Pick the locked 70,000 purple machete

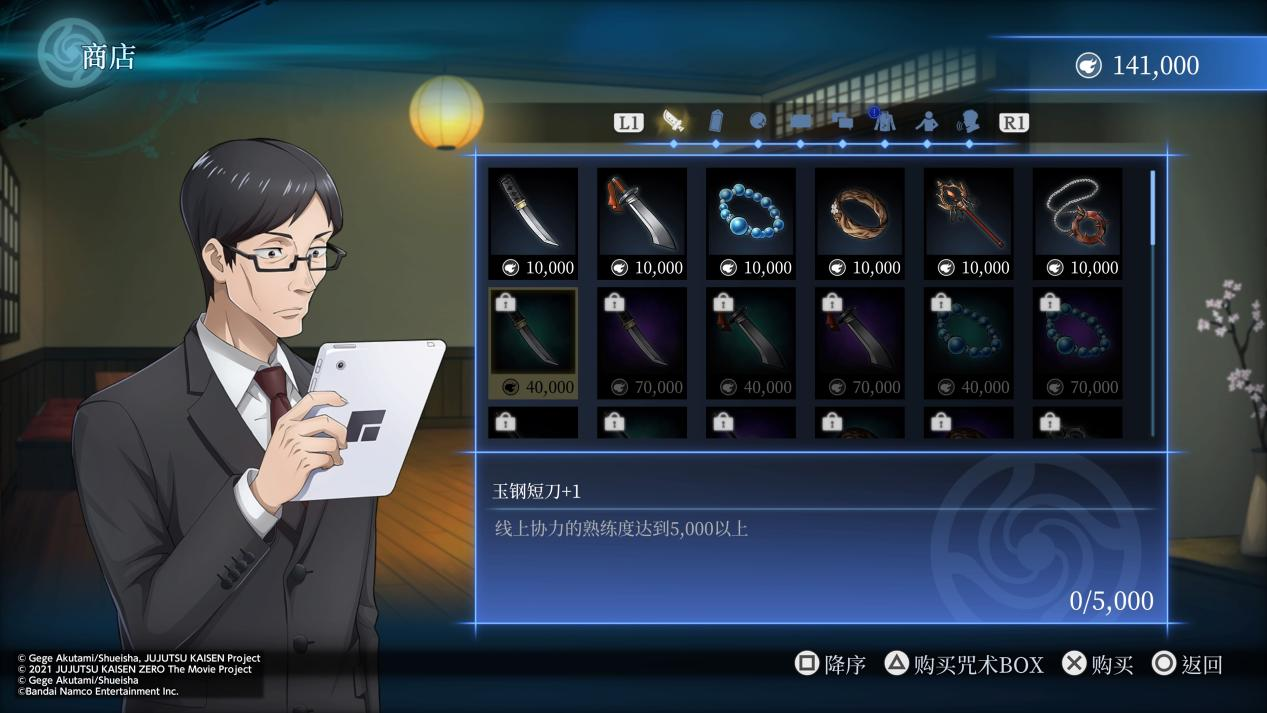pyautogui.click(x=860, y=343)
